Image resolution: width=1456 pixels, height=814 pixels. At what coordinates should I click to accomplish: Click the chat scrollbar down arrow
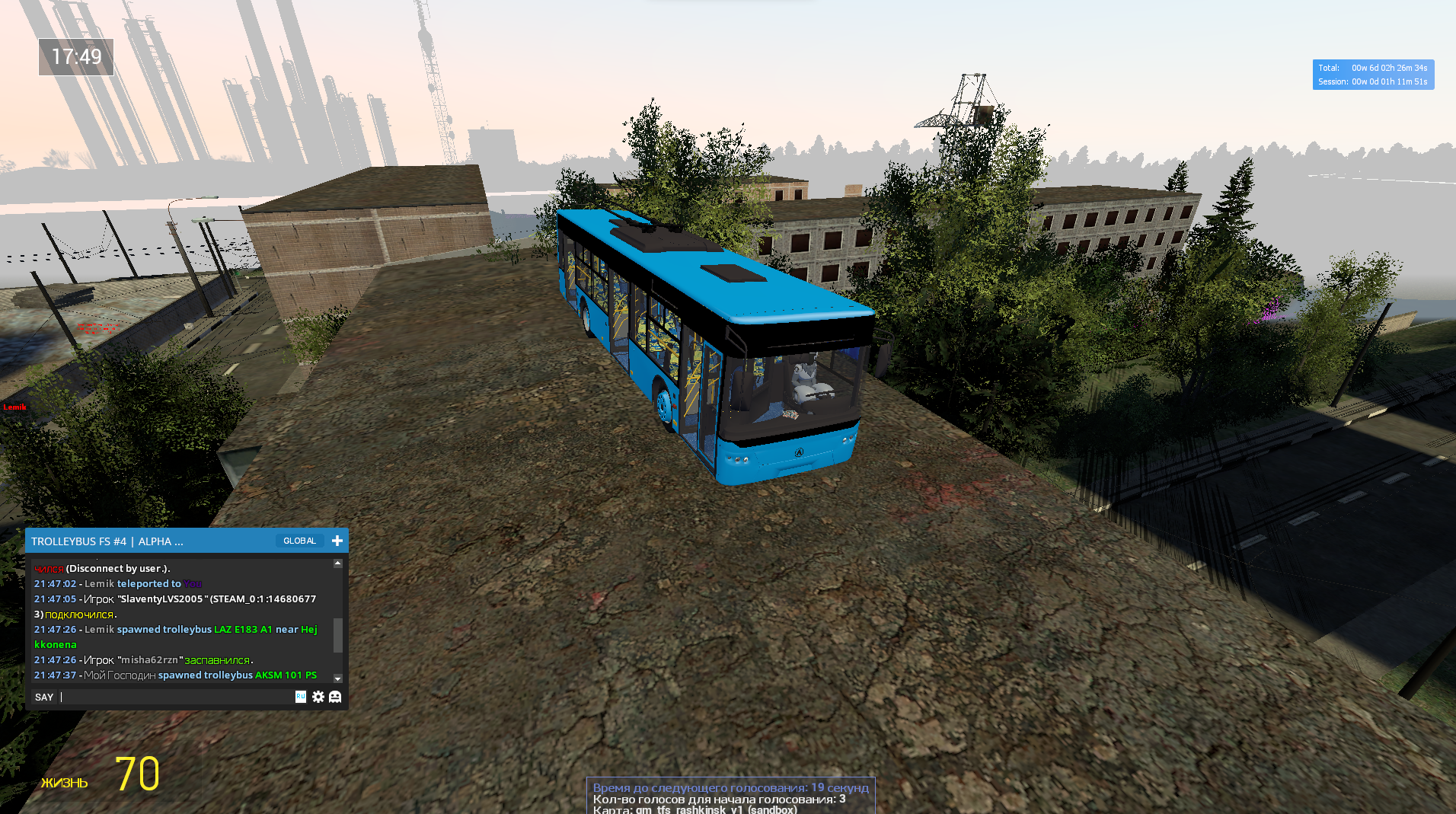[338, 678]
